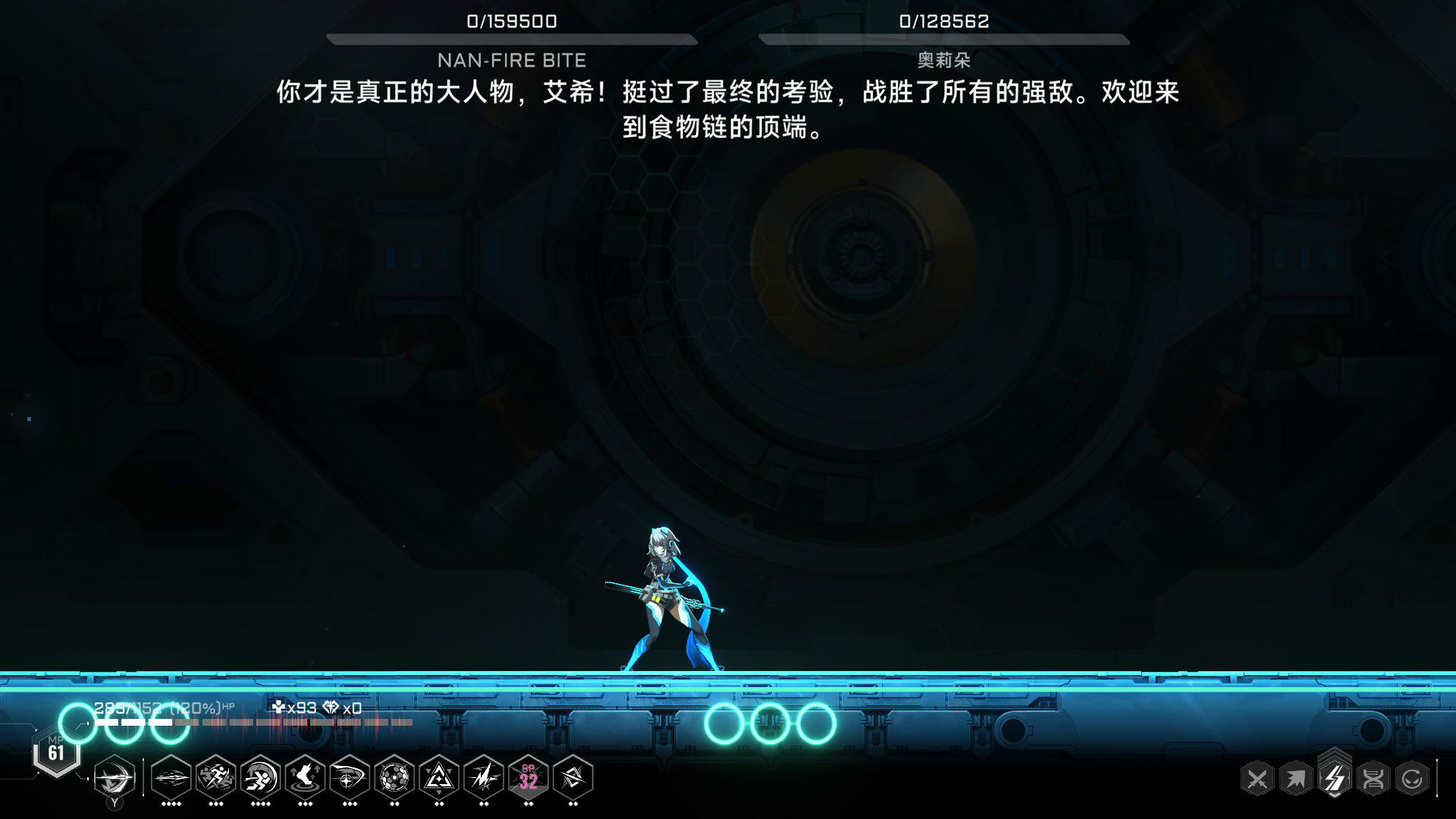Click the jump kick skill hexagon
The width and height of the screenshot is (1456, 819).
pyautogui.click(x=306, y=779)
